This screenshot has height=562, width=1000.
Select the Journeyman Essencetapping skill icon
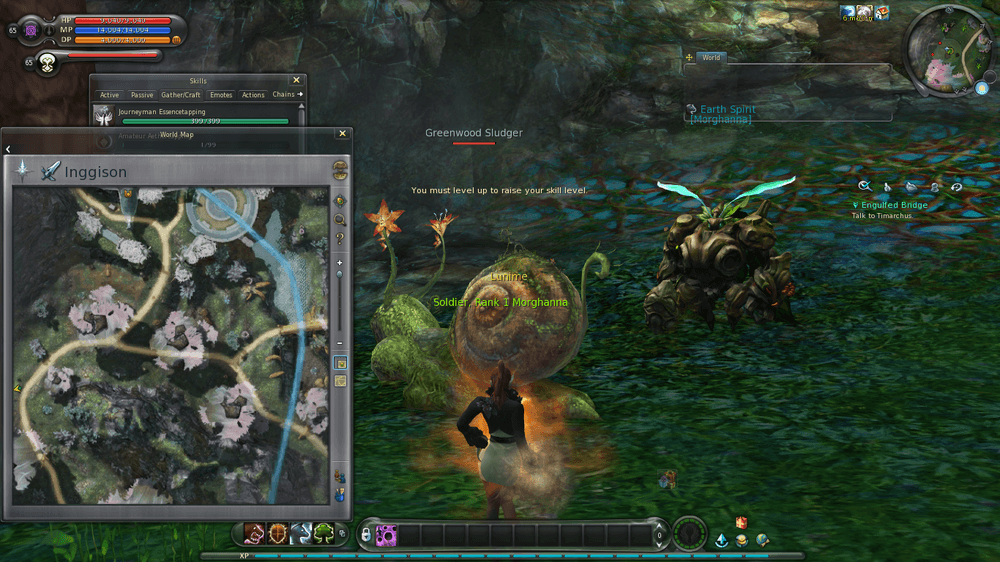pyautogui.click(x=103, y=116)
